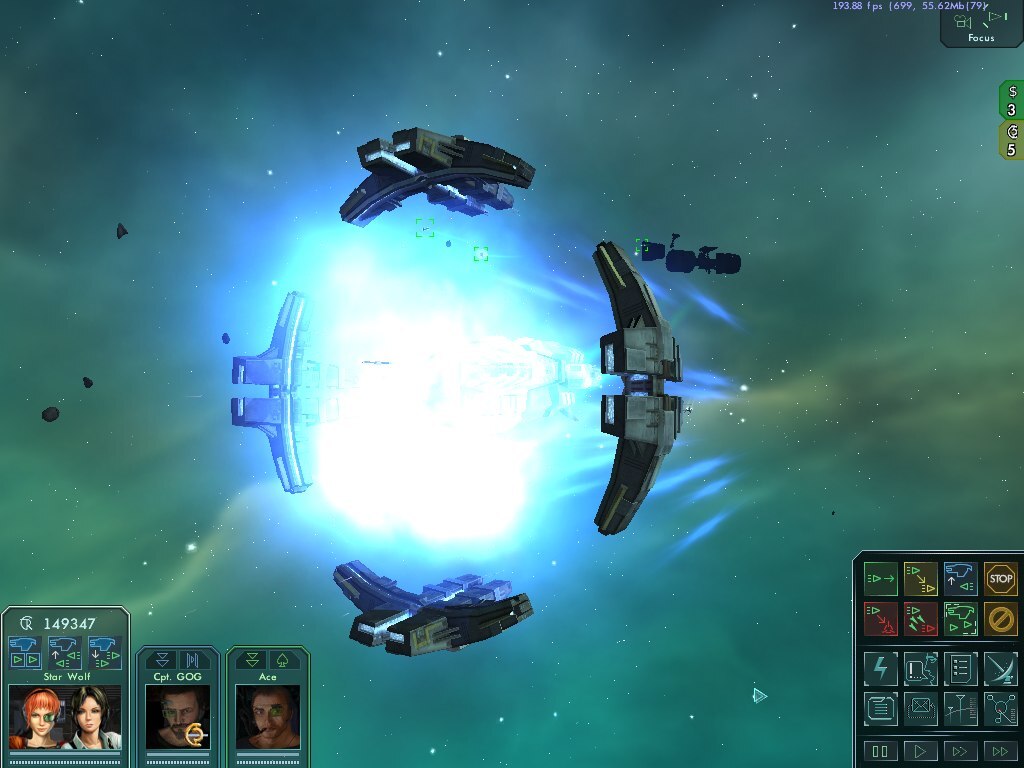
Task: Open the lightning bolt systems panel
Action: (881, 668)
